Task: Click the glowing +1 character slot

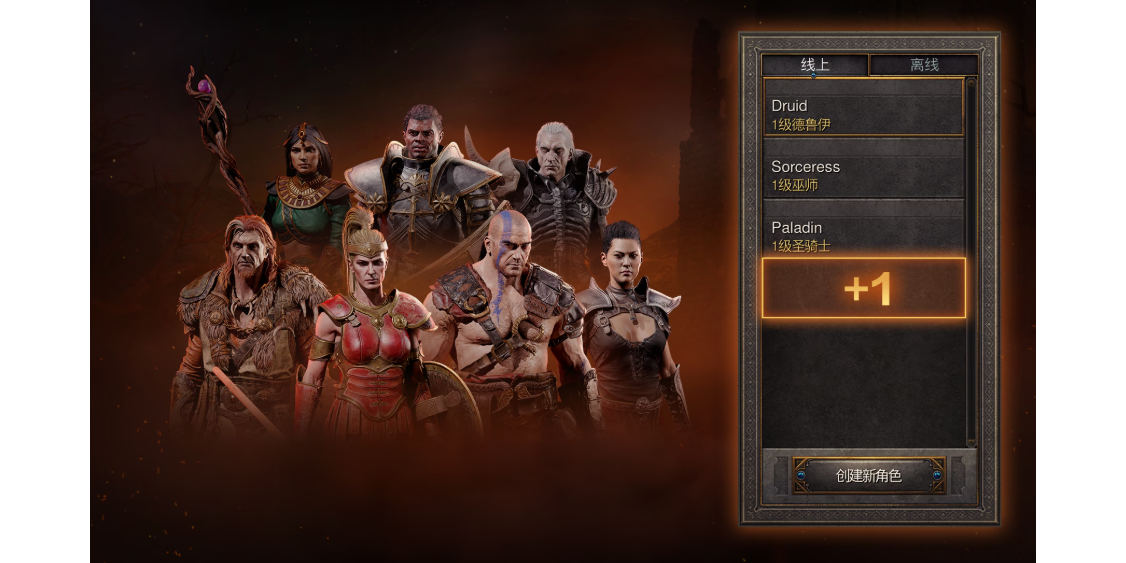Action: (x=864, y=288)
